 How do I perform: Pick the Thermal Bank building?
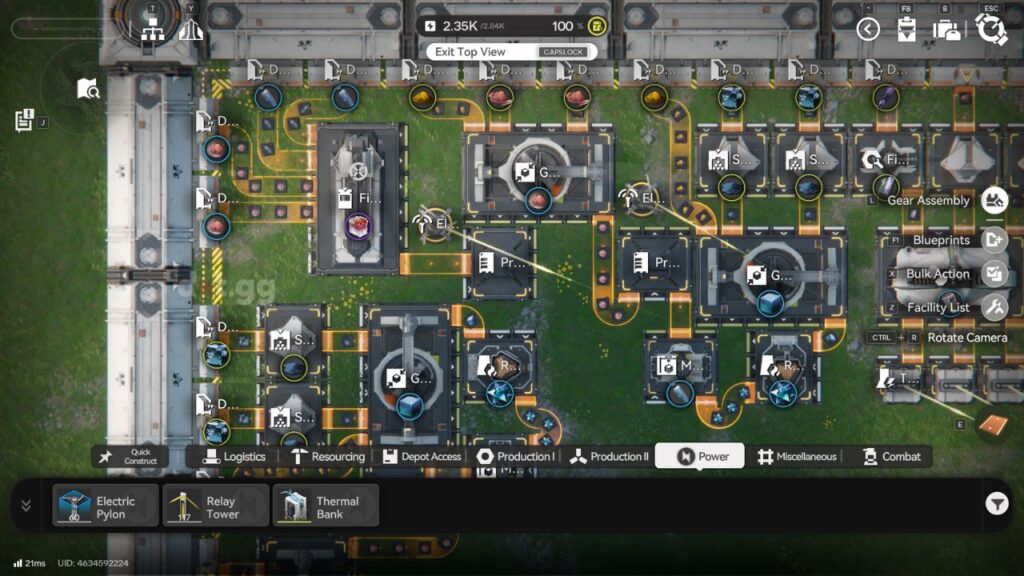[x=326, y=506]
